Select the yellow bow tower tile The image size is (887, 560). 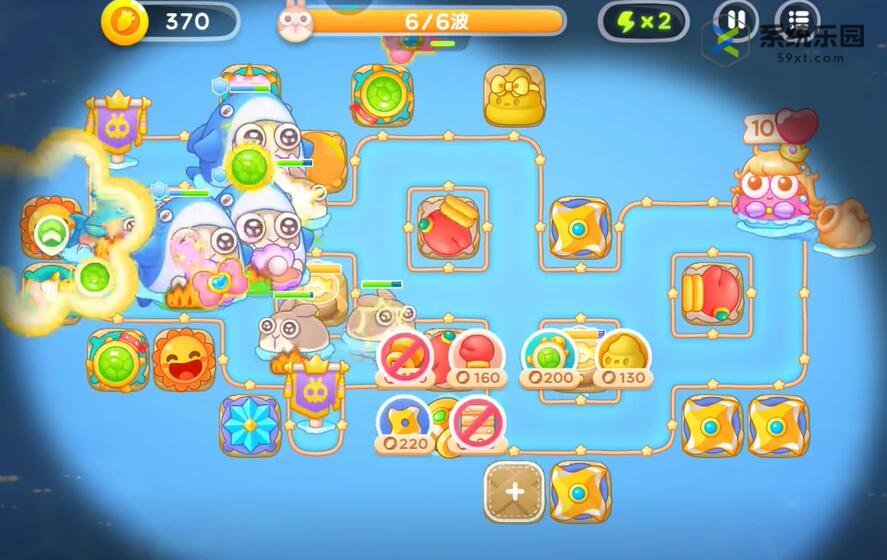(x=514, y=96)
